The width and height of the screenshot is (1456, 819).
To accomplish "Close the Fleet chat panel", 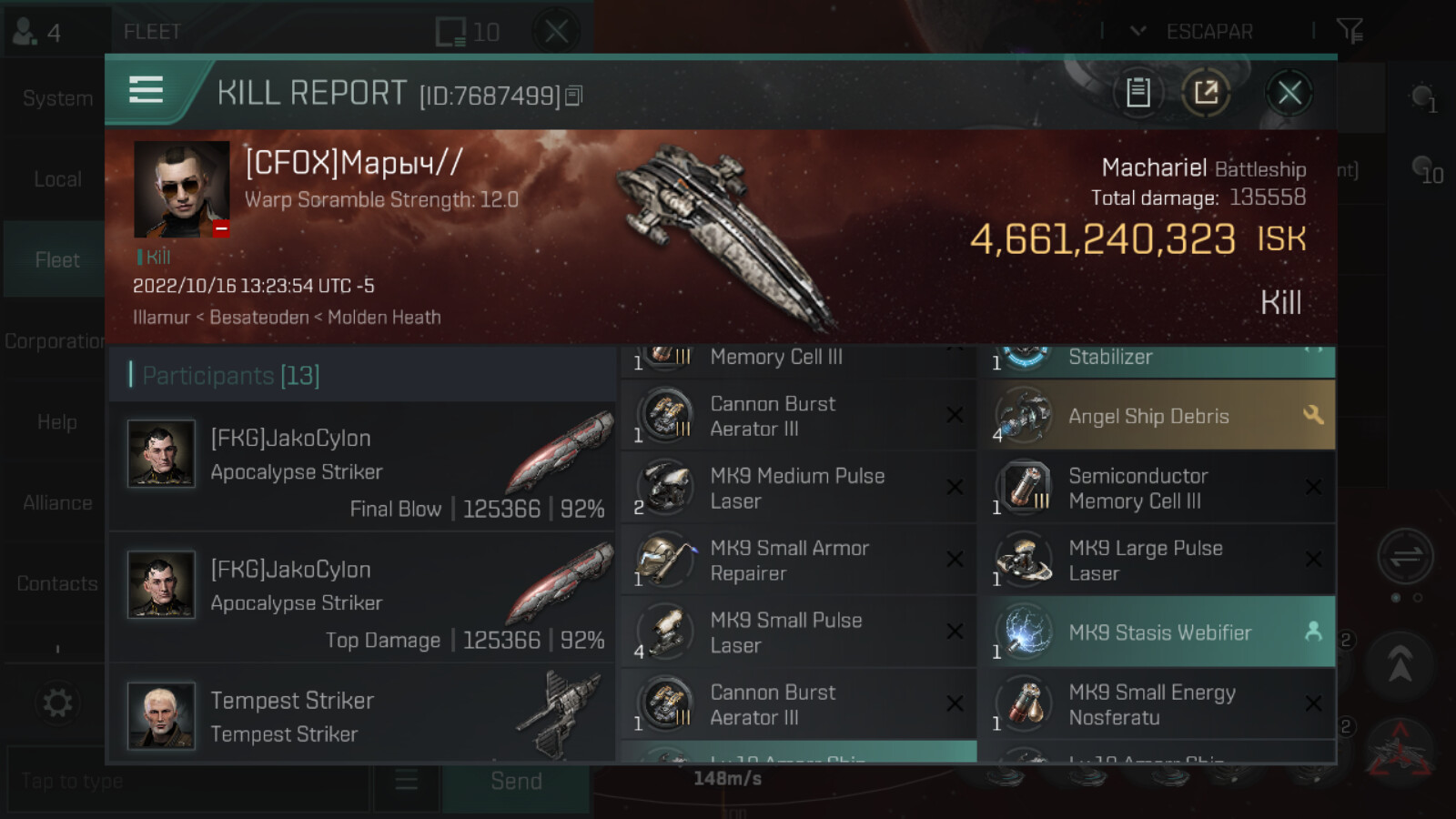I will (556, 32).
